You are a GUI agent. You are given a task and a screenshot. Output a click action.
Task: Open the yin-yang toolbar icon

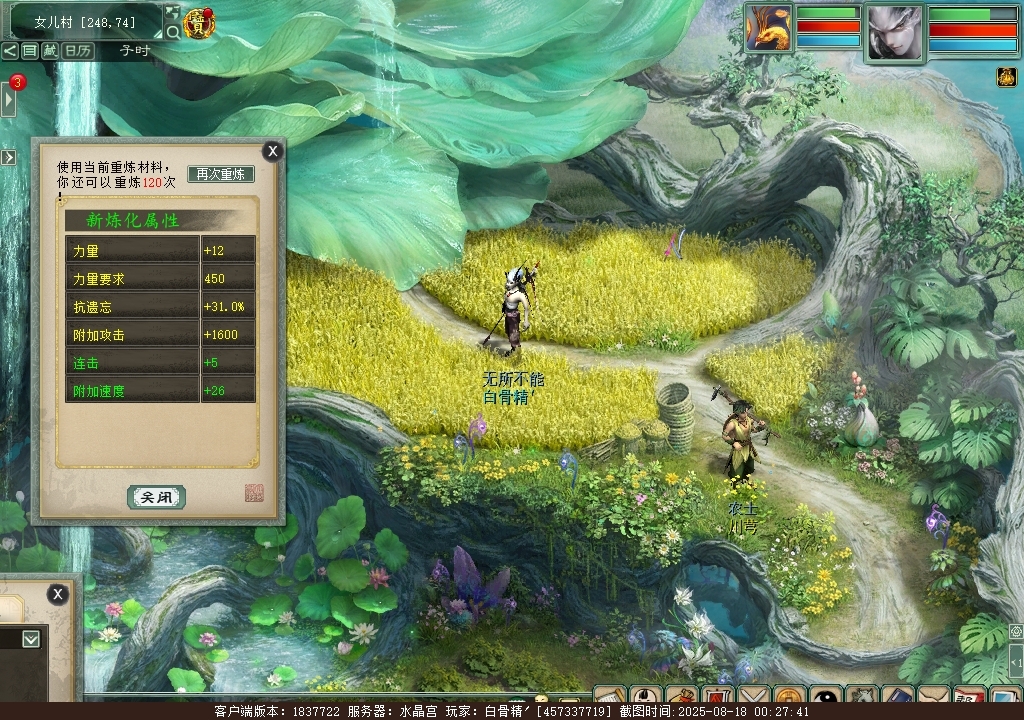pyautogui.click(x=825, y=697)
